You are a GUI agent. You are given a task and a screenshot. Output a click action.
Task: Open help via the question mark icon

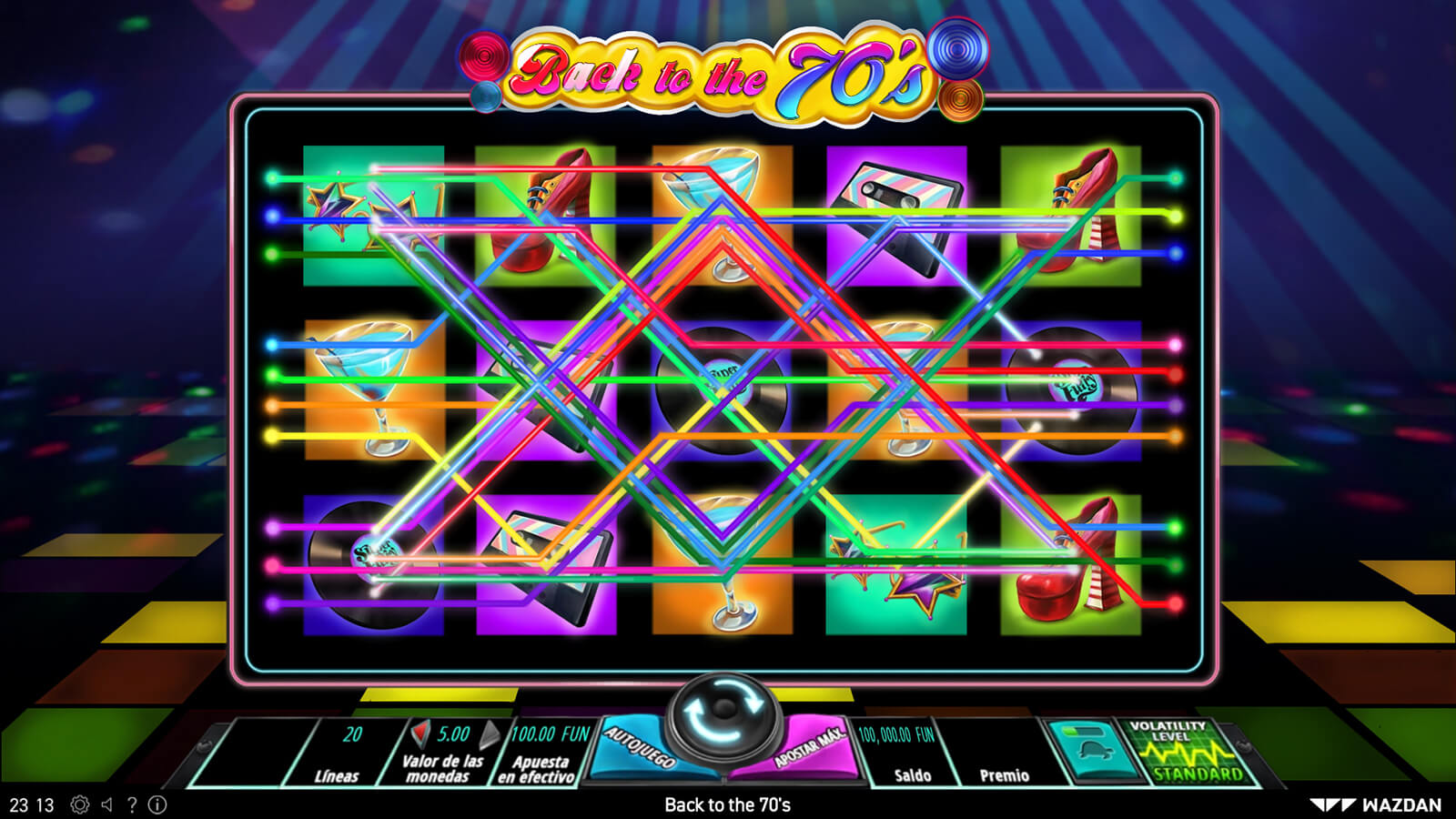coord(132,804)
